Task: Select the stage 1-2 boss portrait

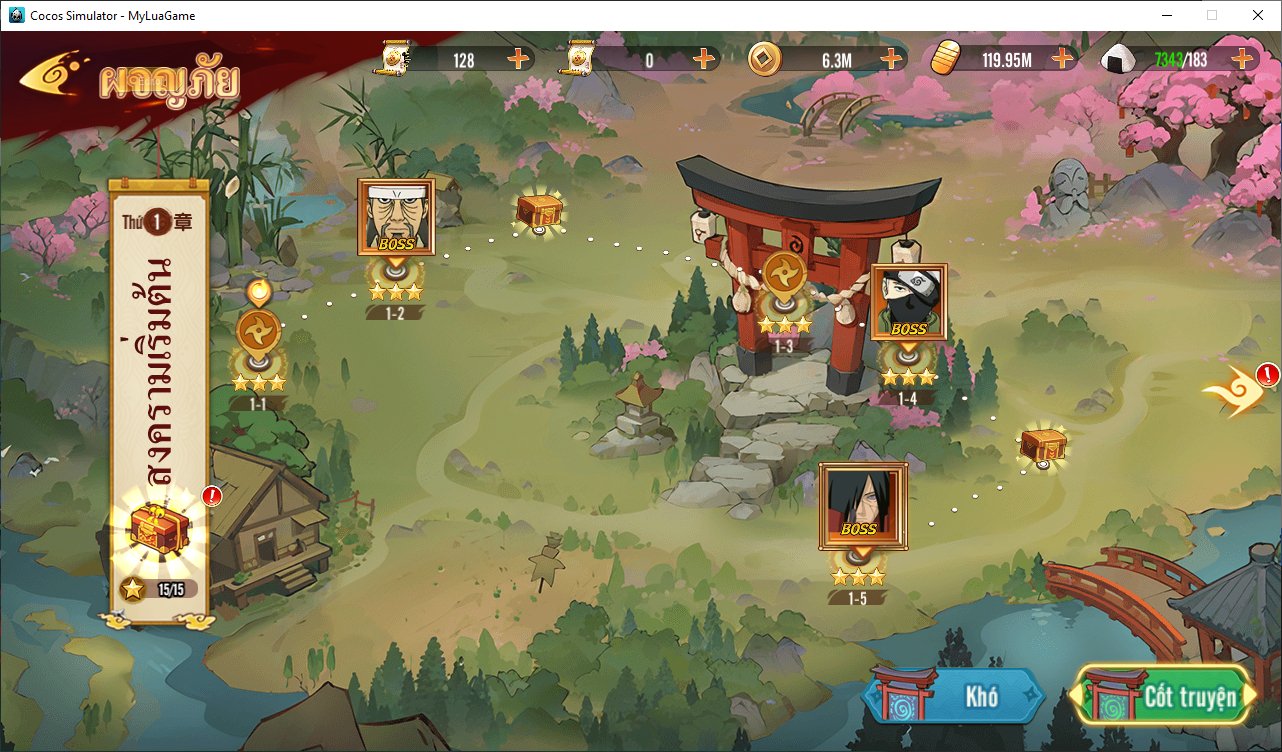Action: (x=396, y=217)
